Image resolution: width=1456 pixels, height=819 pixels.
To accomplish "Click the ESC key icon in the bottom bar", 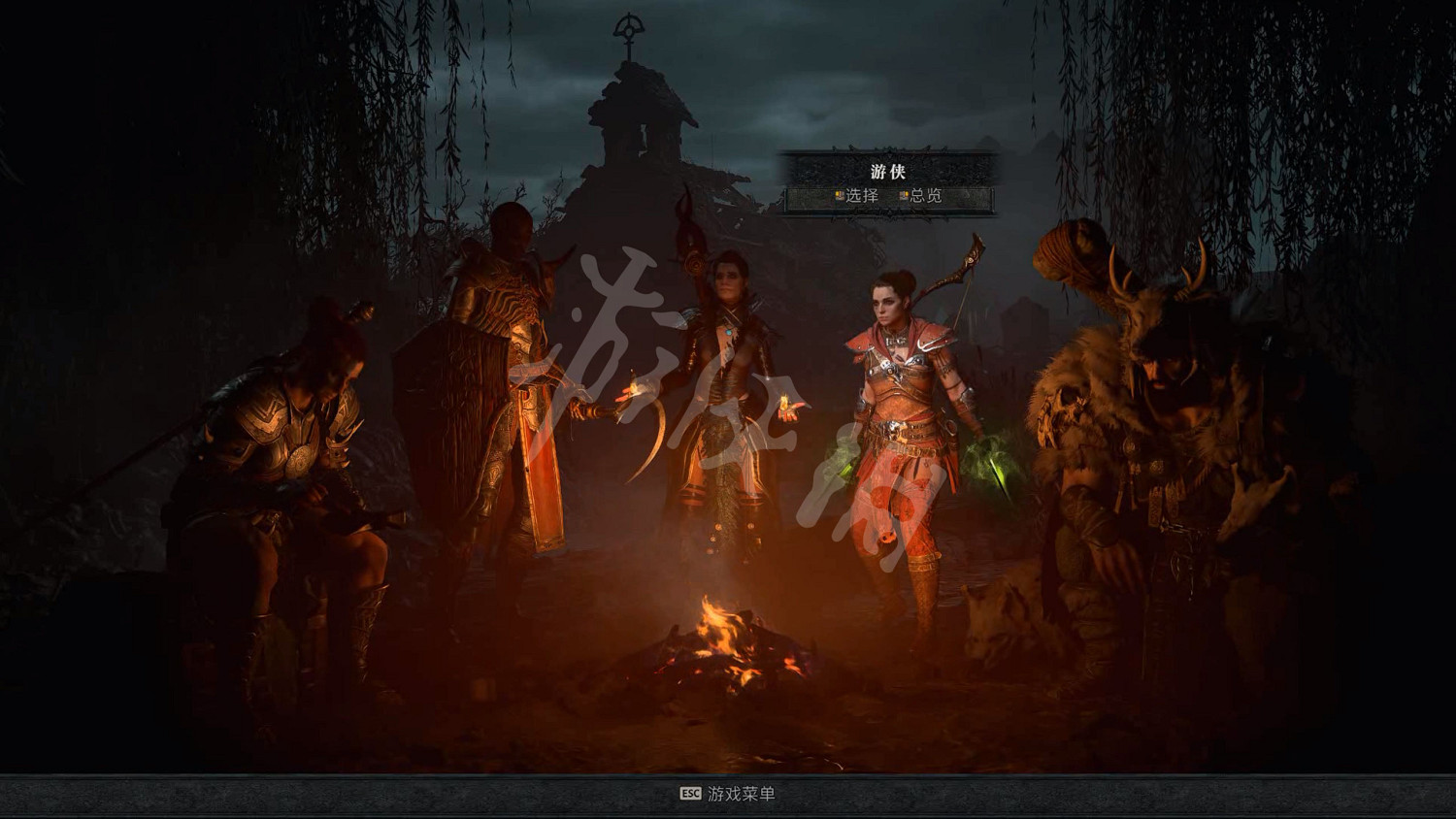I will point(689,793).
